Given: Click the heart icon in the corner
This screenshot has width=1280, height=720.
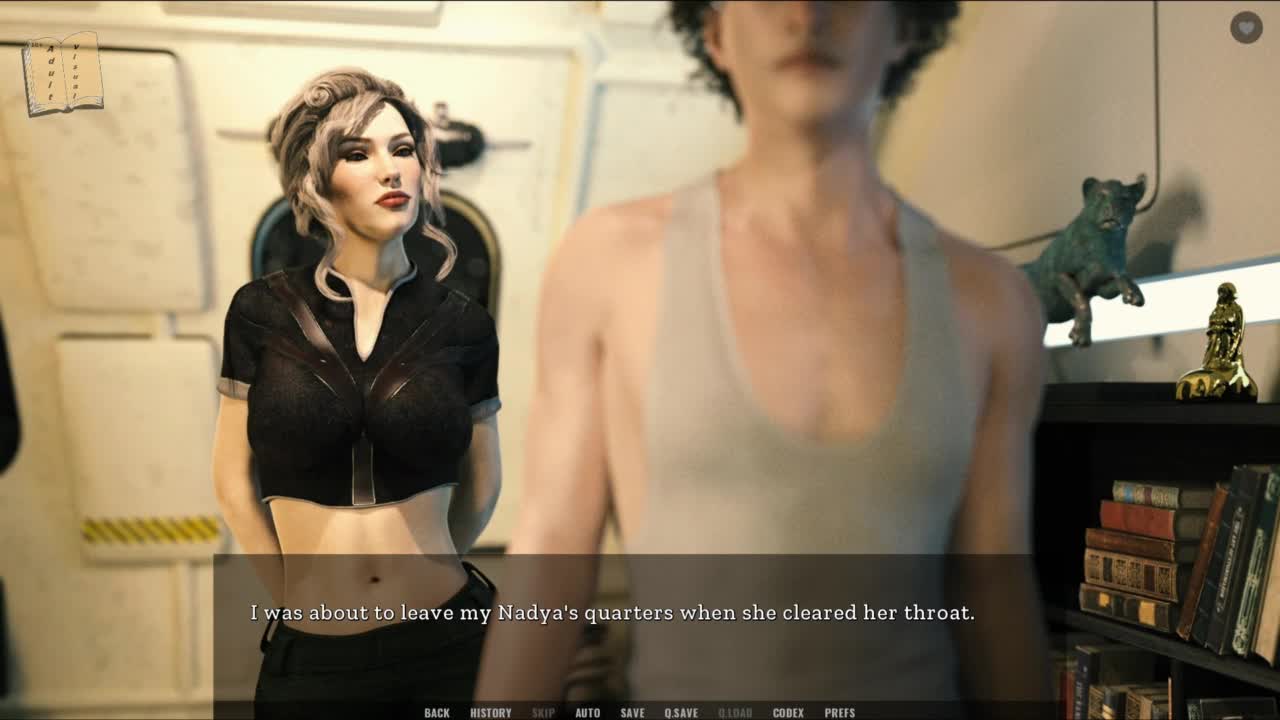Looking at the screenshot, I should tap(1245, 28).
